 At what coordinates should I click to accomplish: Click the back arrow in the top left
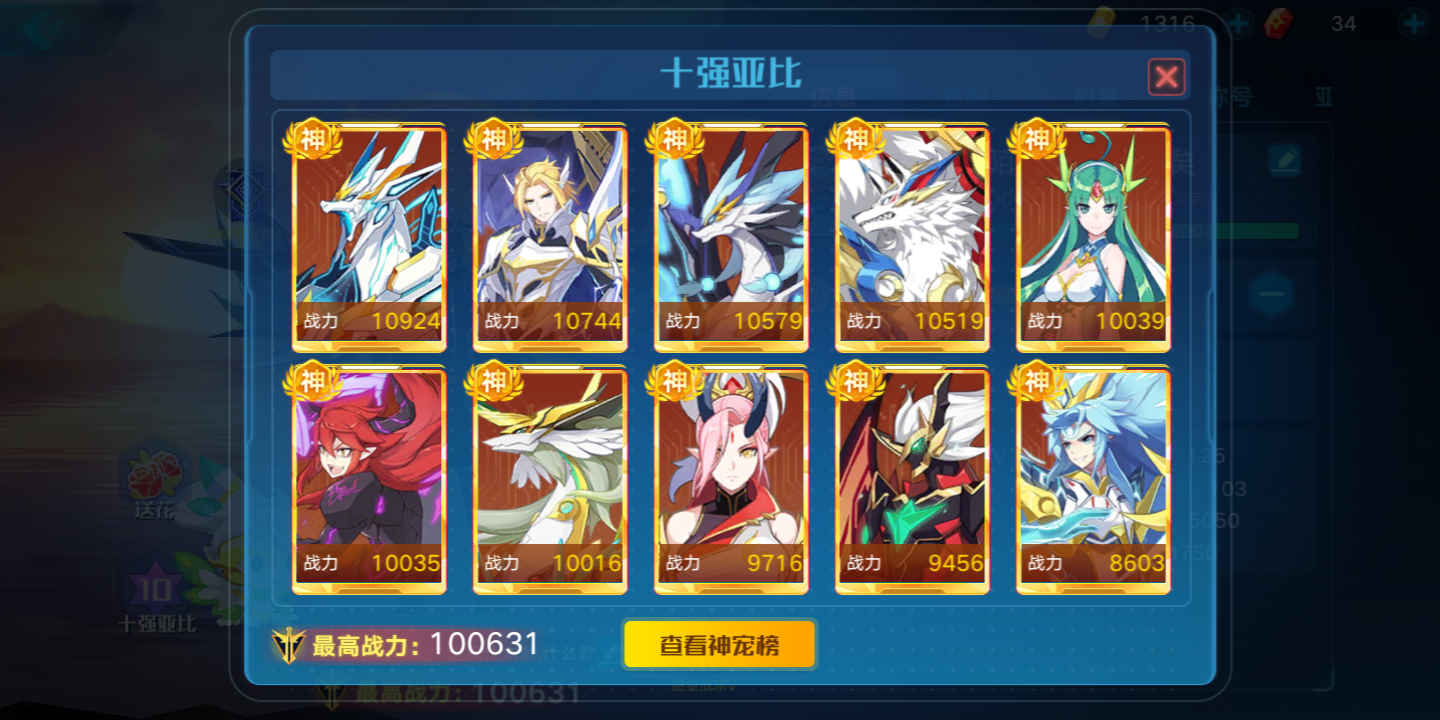[x=40, y=30]
